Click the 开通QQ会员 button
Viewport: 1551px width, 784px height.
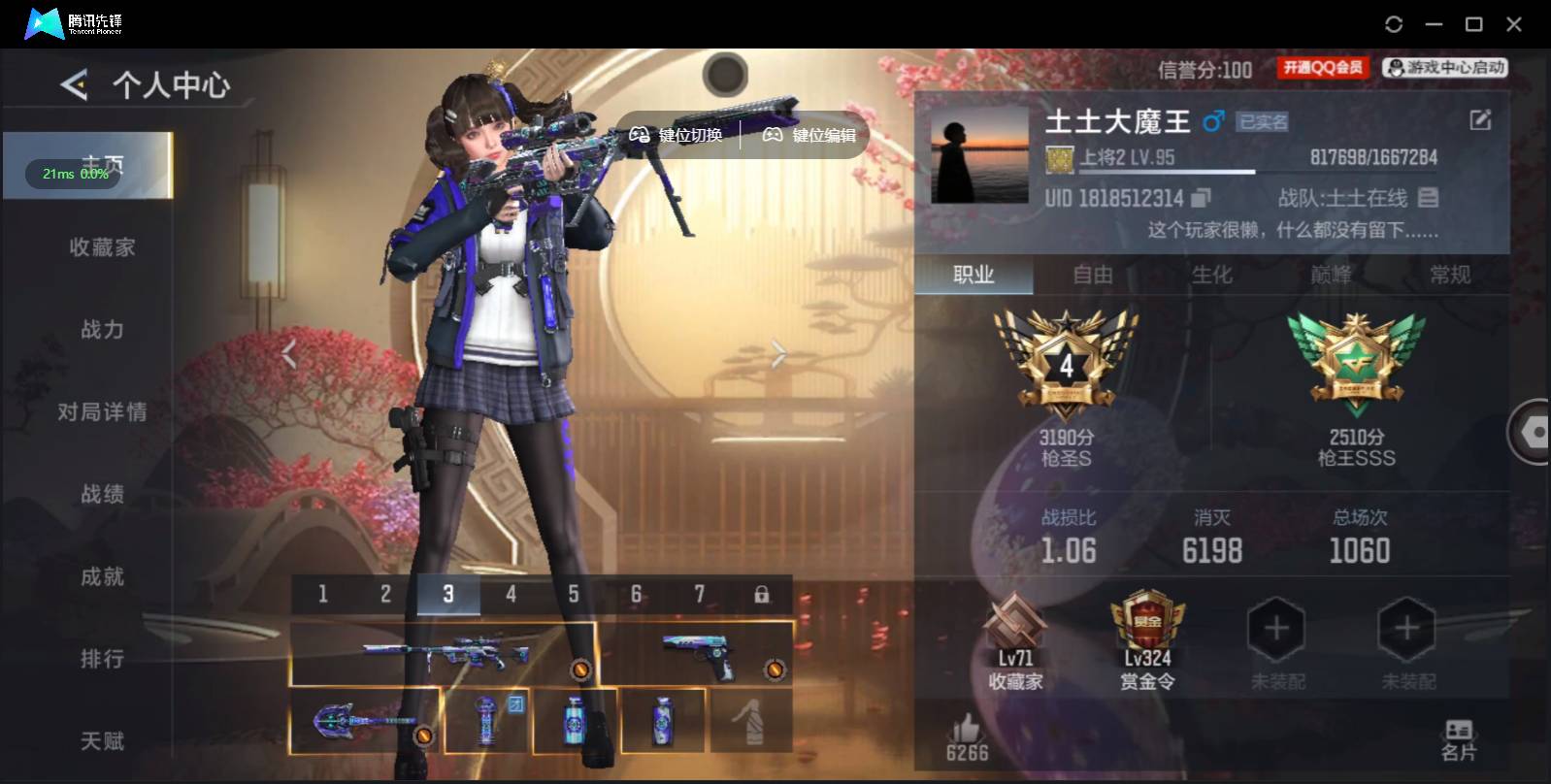pyautogui.click(x=1322, y=67)
